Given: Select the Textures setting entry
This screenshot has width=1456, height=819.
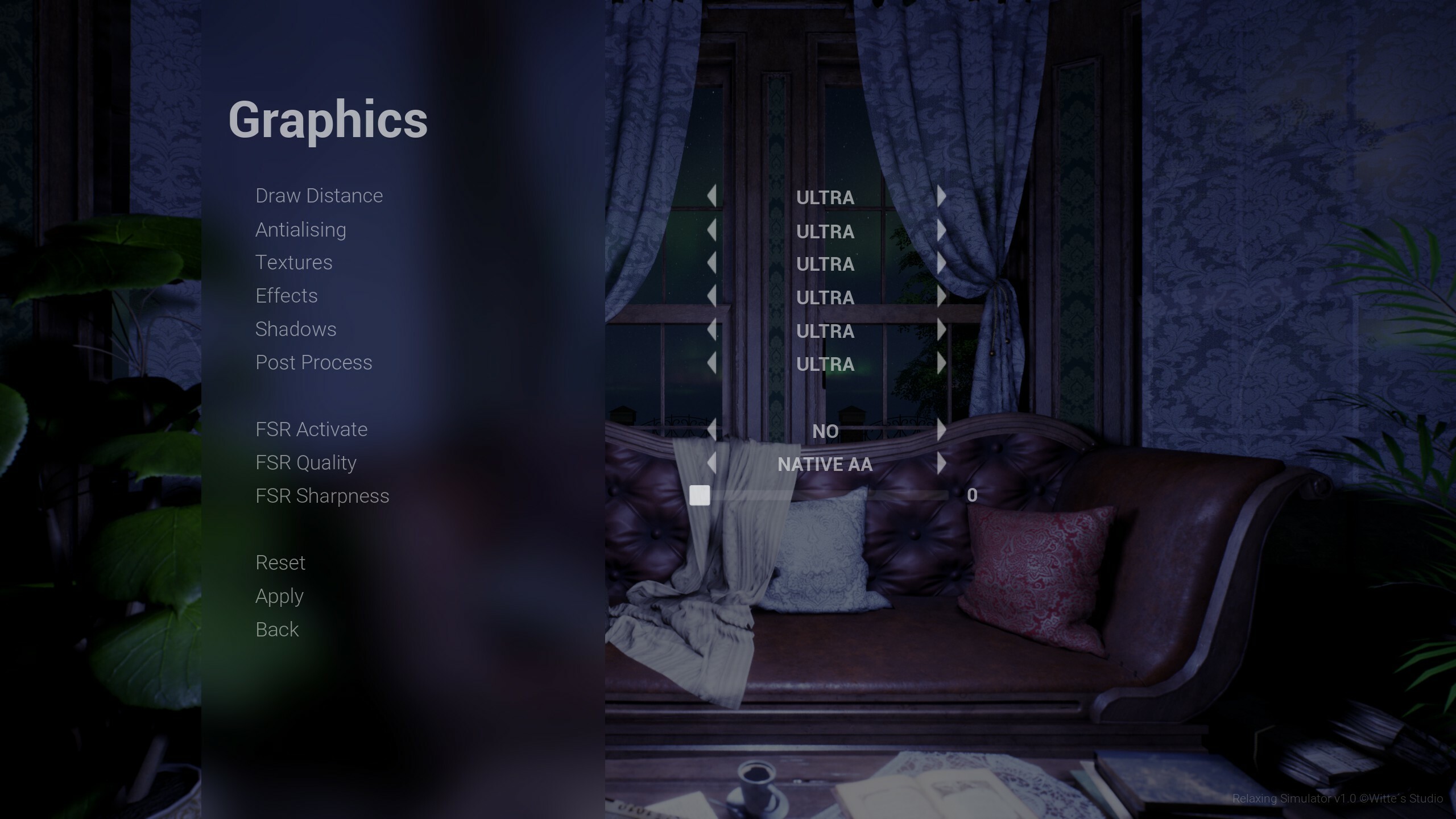Looking at the screenshot, I should pos(293,262).
